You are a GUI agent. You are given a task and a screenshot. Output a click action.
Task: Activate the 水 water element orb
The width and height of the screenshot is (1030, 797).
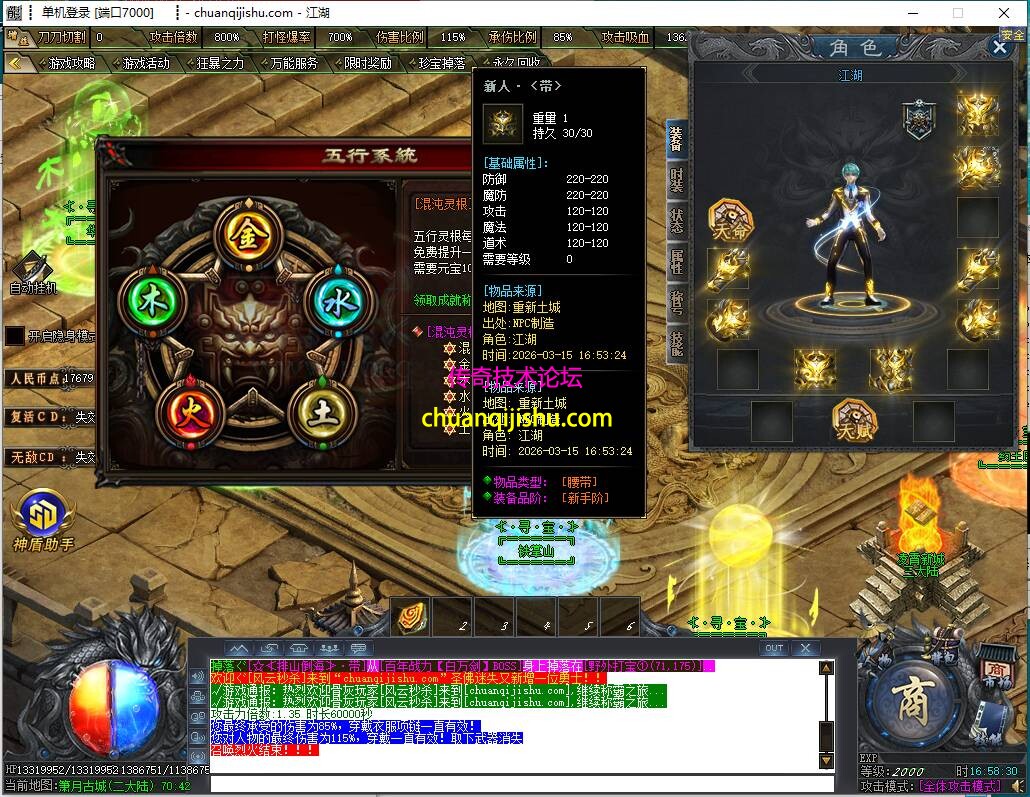(333, 299)
